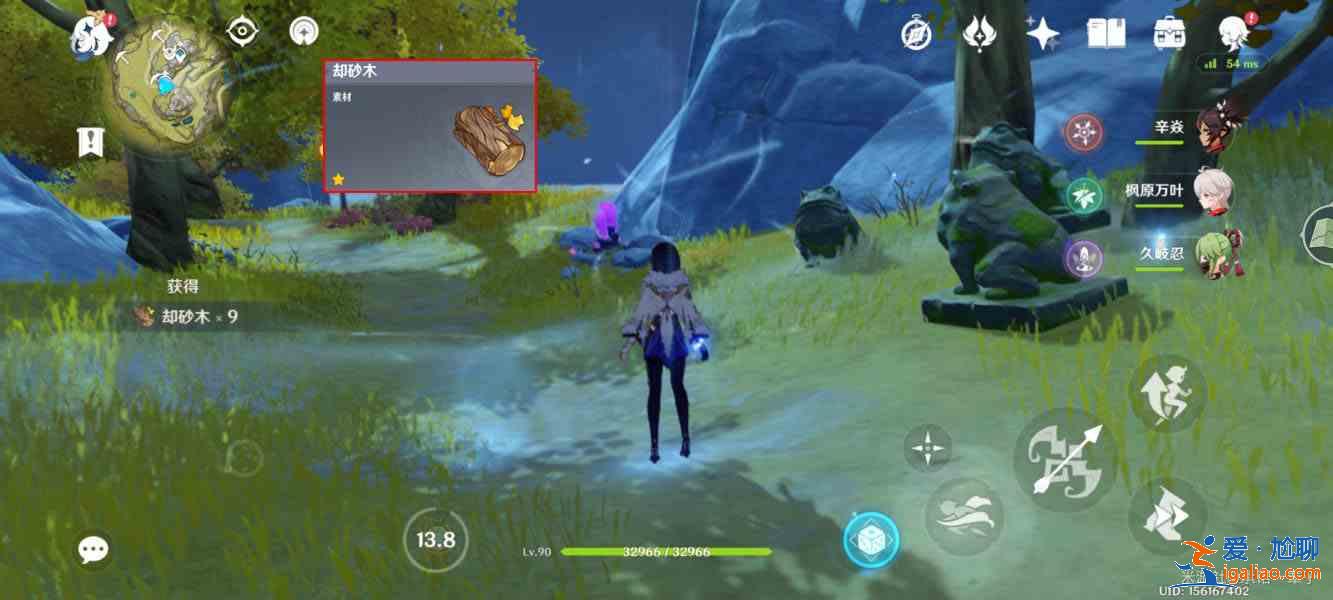The width and height of the screenshot is (1333, 600).
Task: Tap the bow normal attack button
Action: coord(1066,459)
